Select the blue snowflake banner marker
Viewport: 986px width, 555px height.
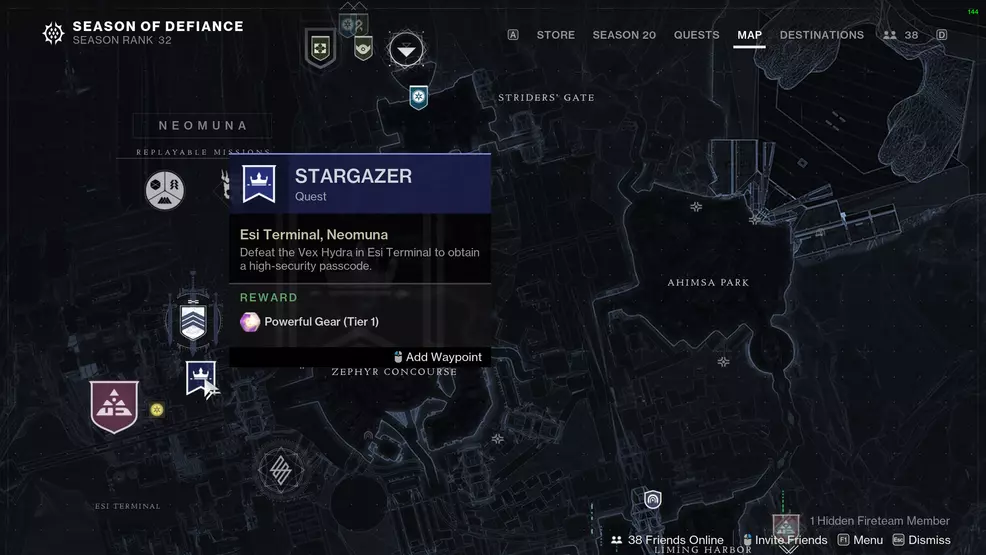pos(419,97)
